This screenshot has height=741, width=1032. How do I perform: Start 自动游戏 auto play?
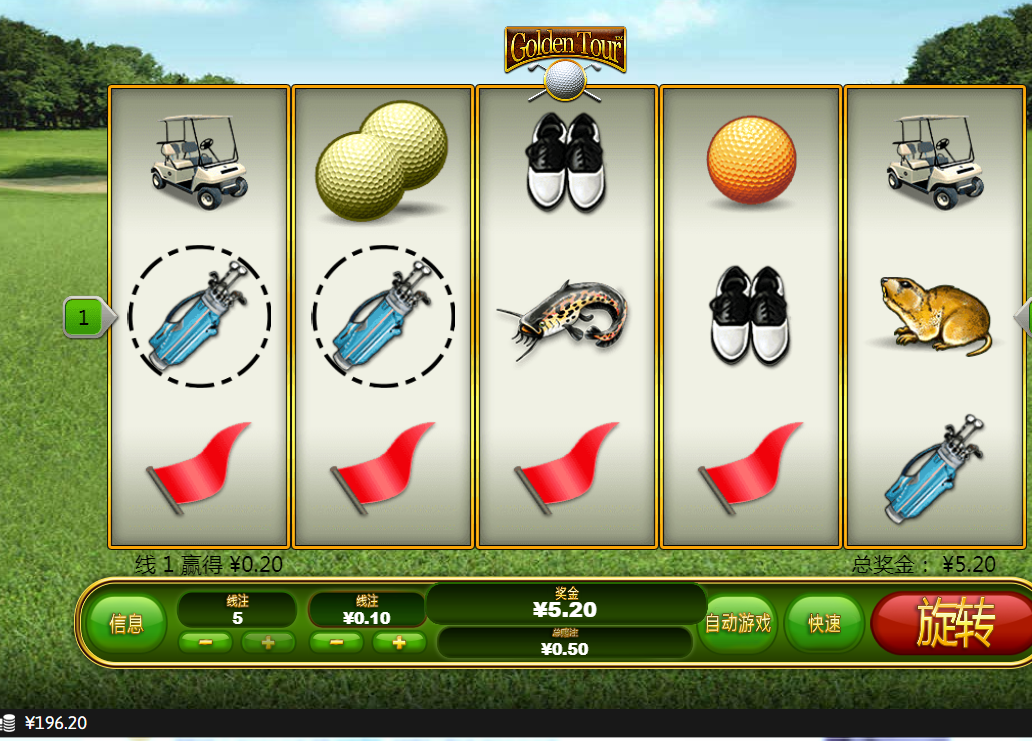click(738, 624)
